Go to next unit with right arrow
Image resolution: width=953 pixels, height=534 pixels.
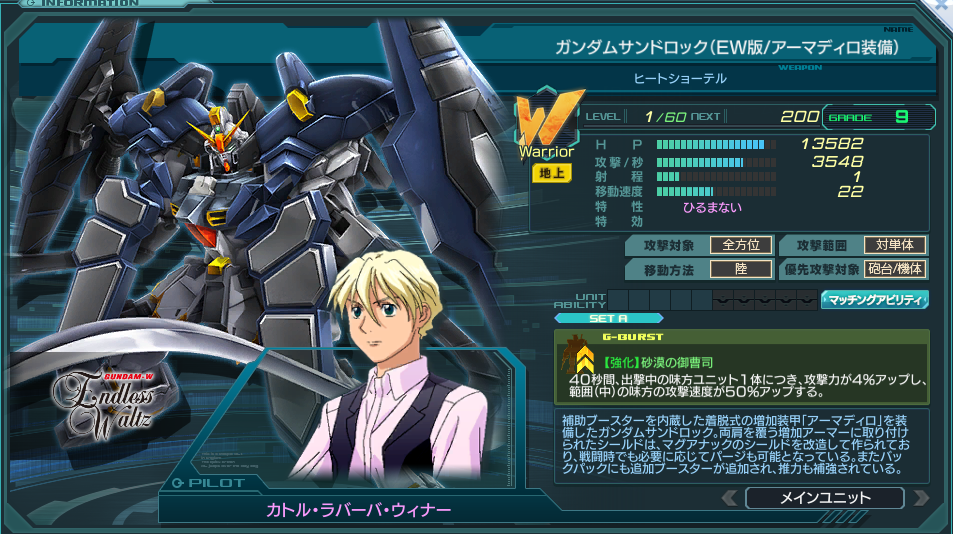920,498
